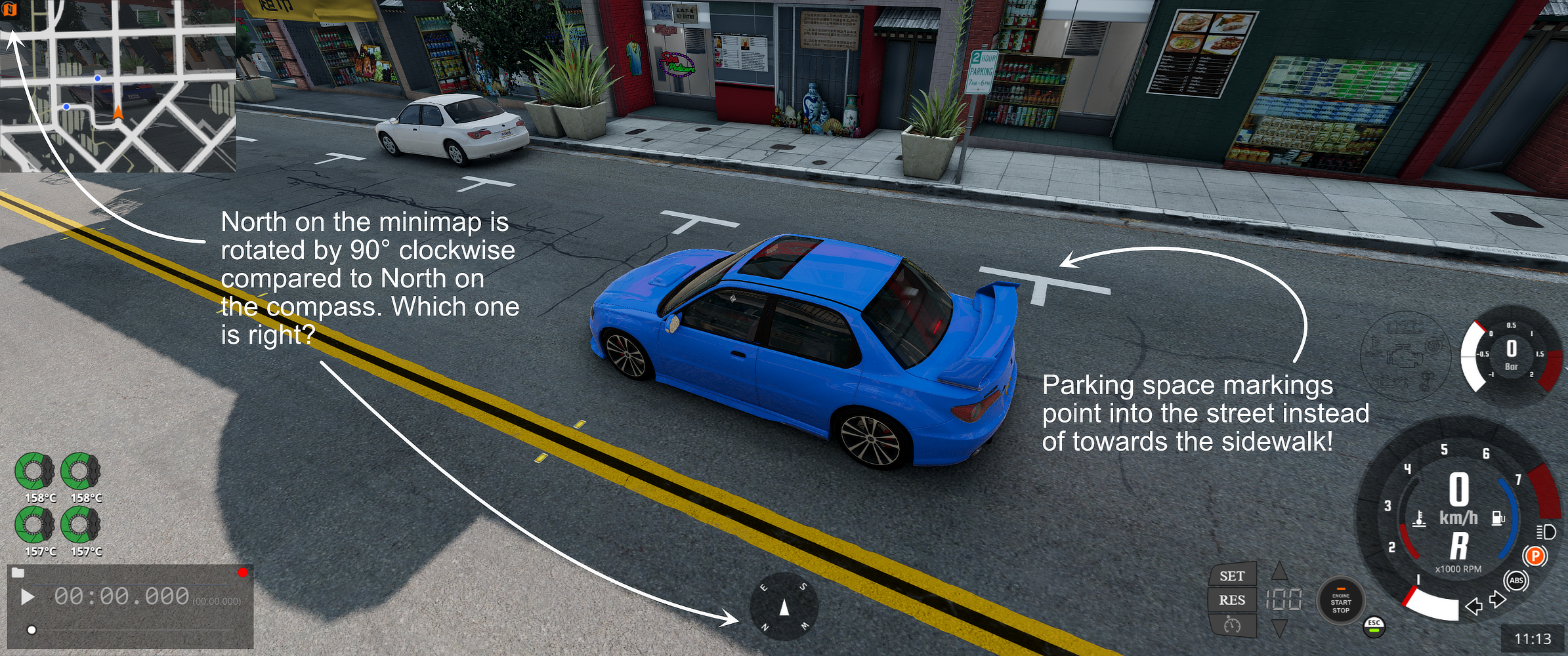Screen dimensions: 1568x656
Task: Click the compass widget
Action: click(x=784, y=607)
